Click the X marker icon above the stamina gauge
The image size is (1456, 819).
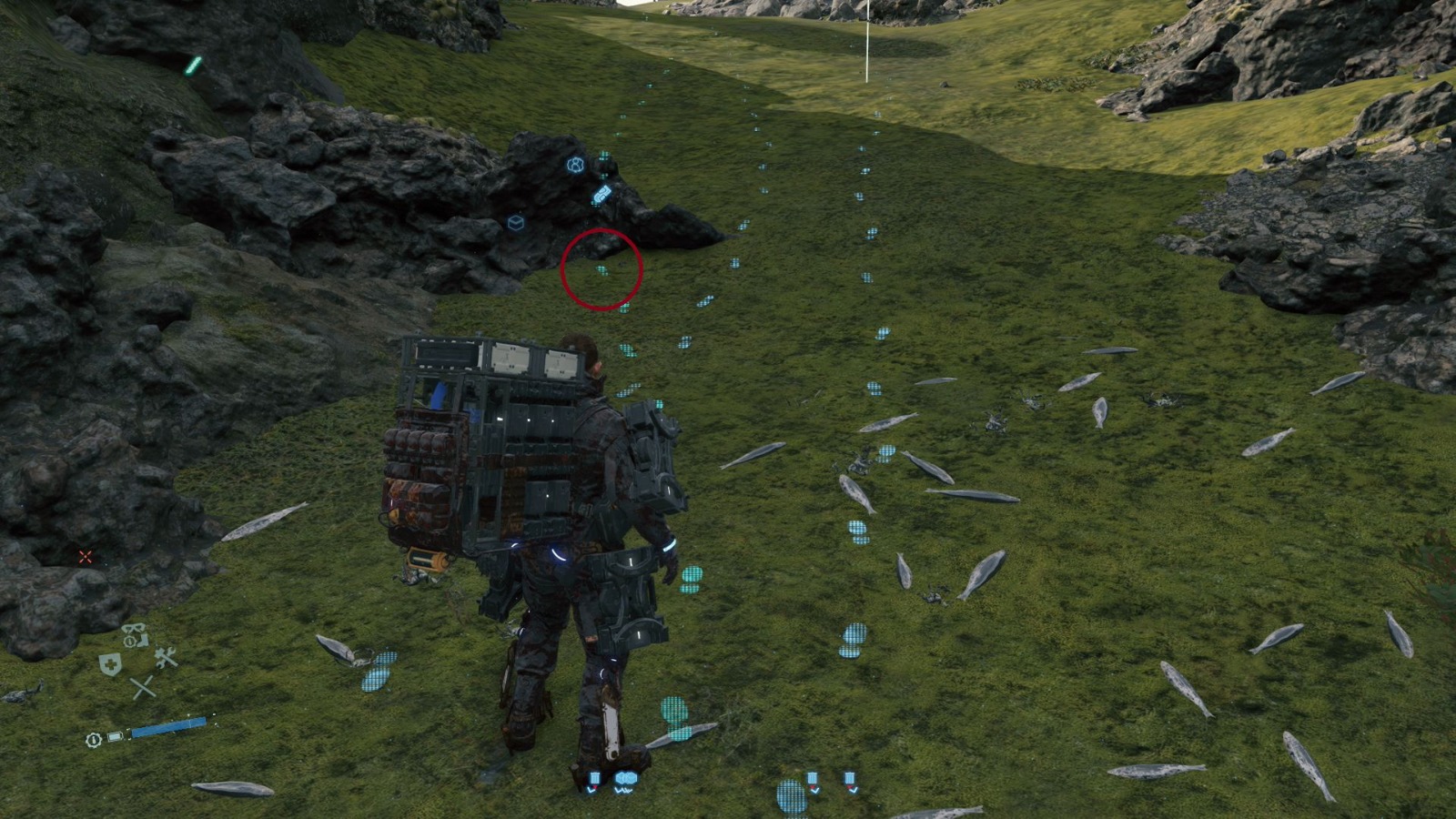tap(143, 687)
